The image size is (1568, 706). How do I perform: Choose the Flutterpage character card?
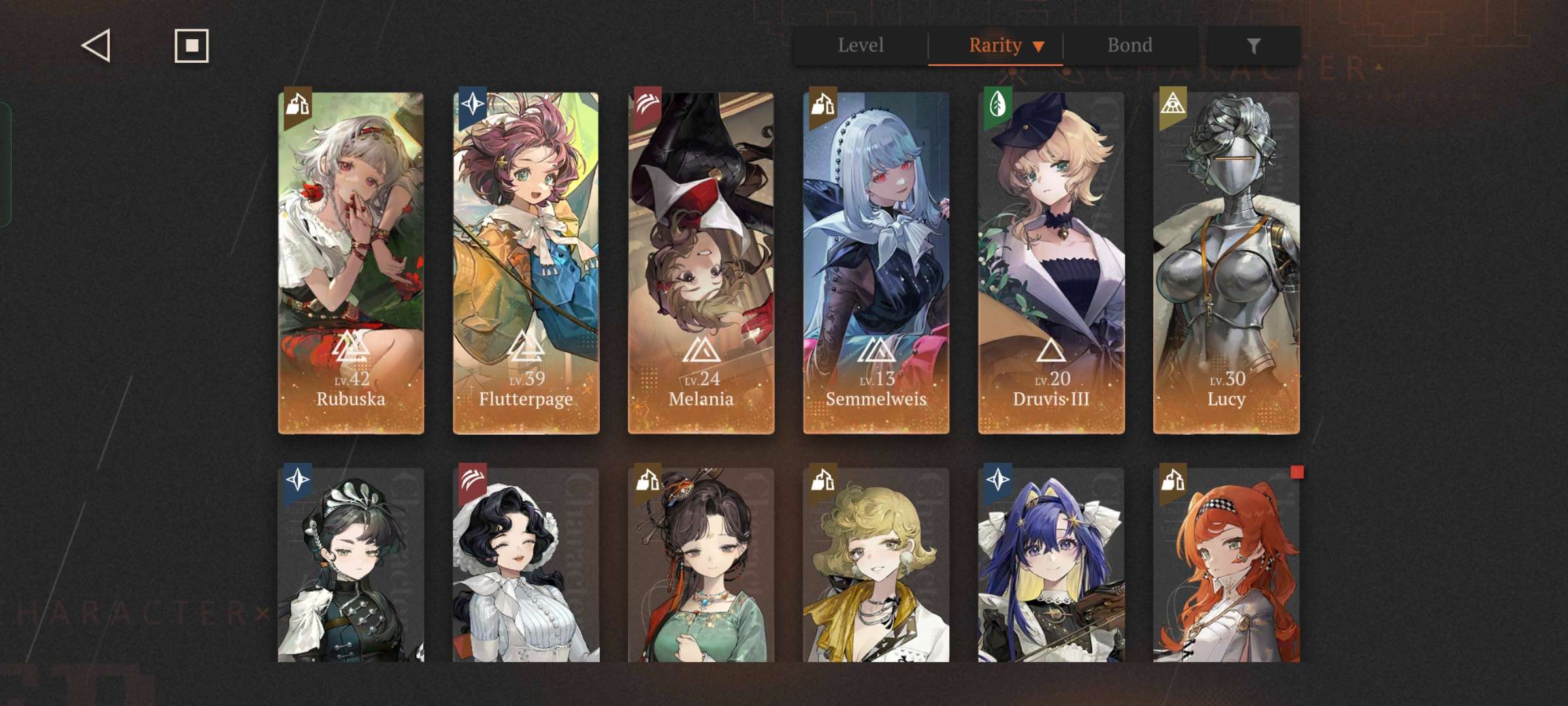(526, 263)
